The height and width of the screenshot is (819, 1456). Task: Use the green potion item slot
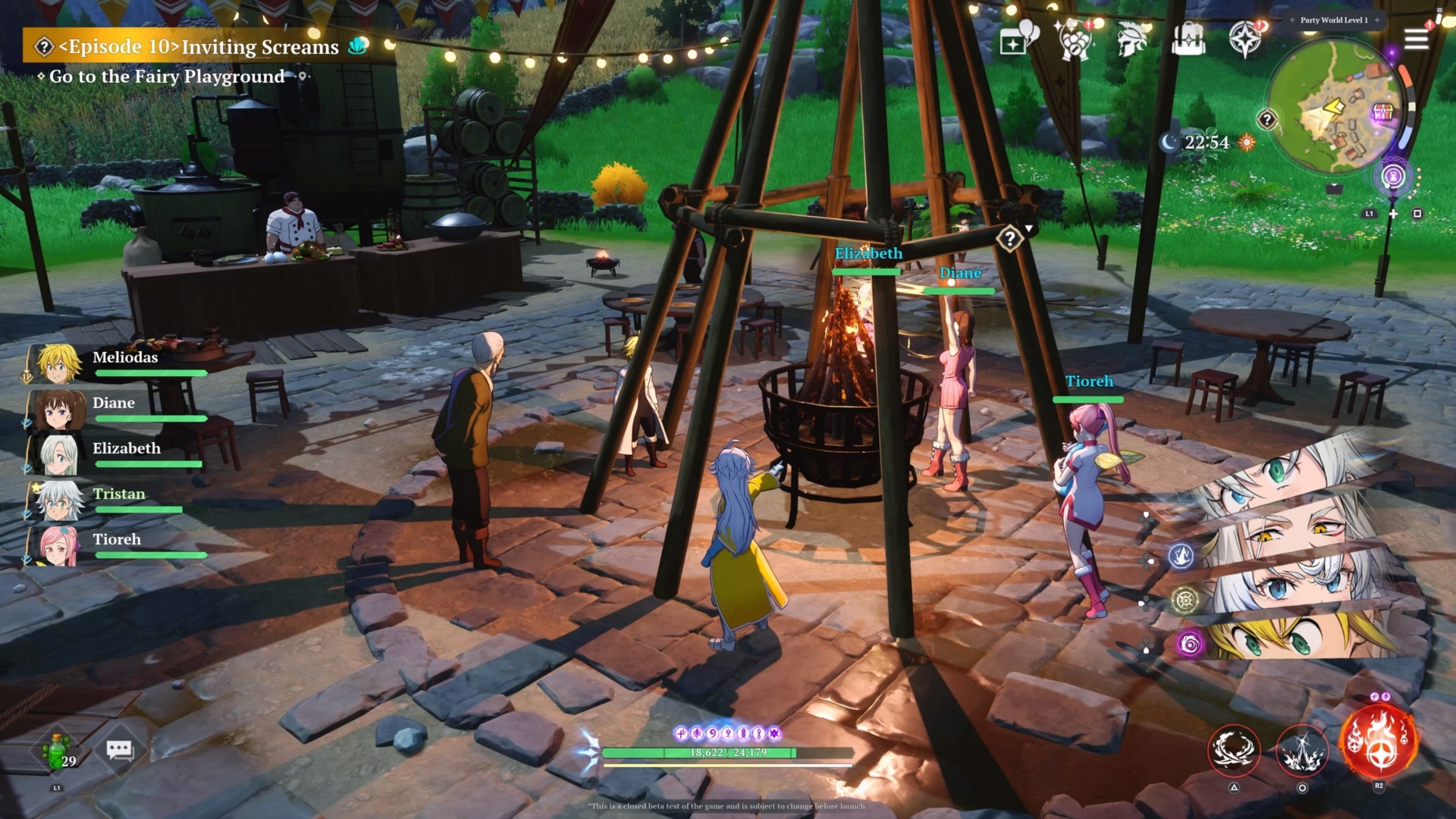pos(58,751)
